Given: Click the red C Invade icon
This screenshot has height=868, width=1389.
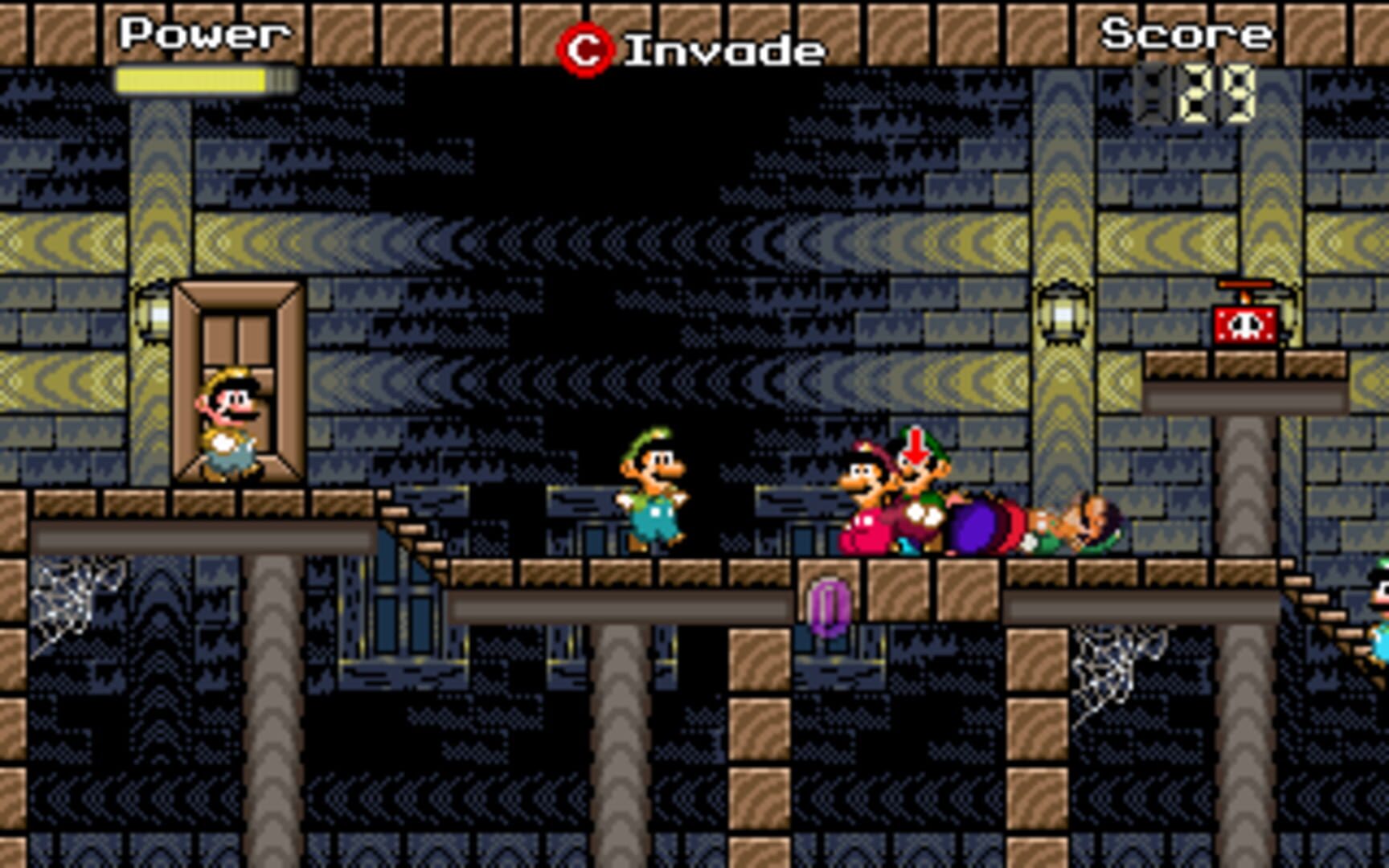Looking at the screenshot, I should [x=585, y=47].
